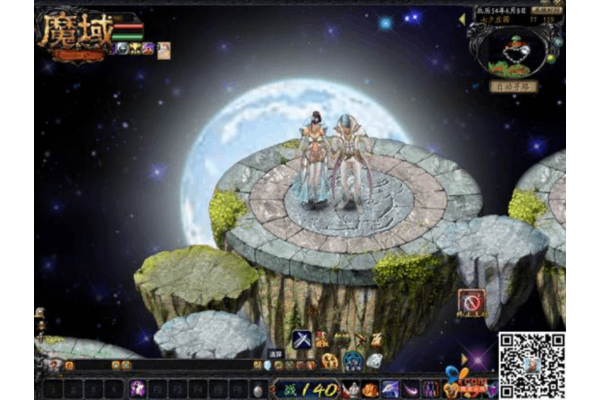The width and height of the screenshot is (600, 400).
Task: Click the green orb beside the minimap
Action: (557, 43)
